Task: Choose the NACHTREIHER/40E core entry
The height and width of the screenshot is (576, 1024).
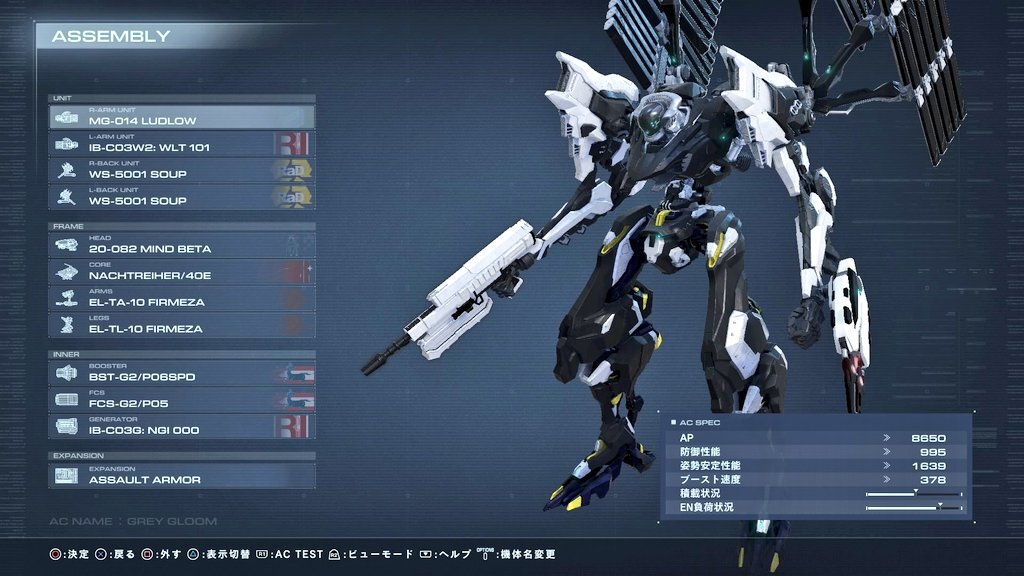Action: point(181,272)
